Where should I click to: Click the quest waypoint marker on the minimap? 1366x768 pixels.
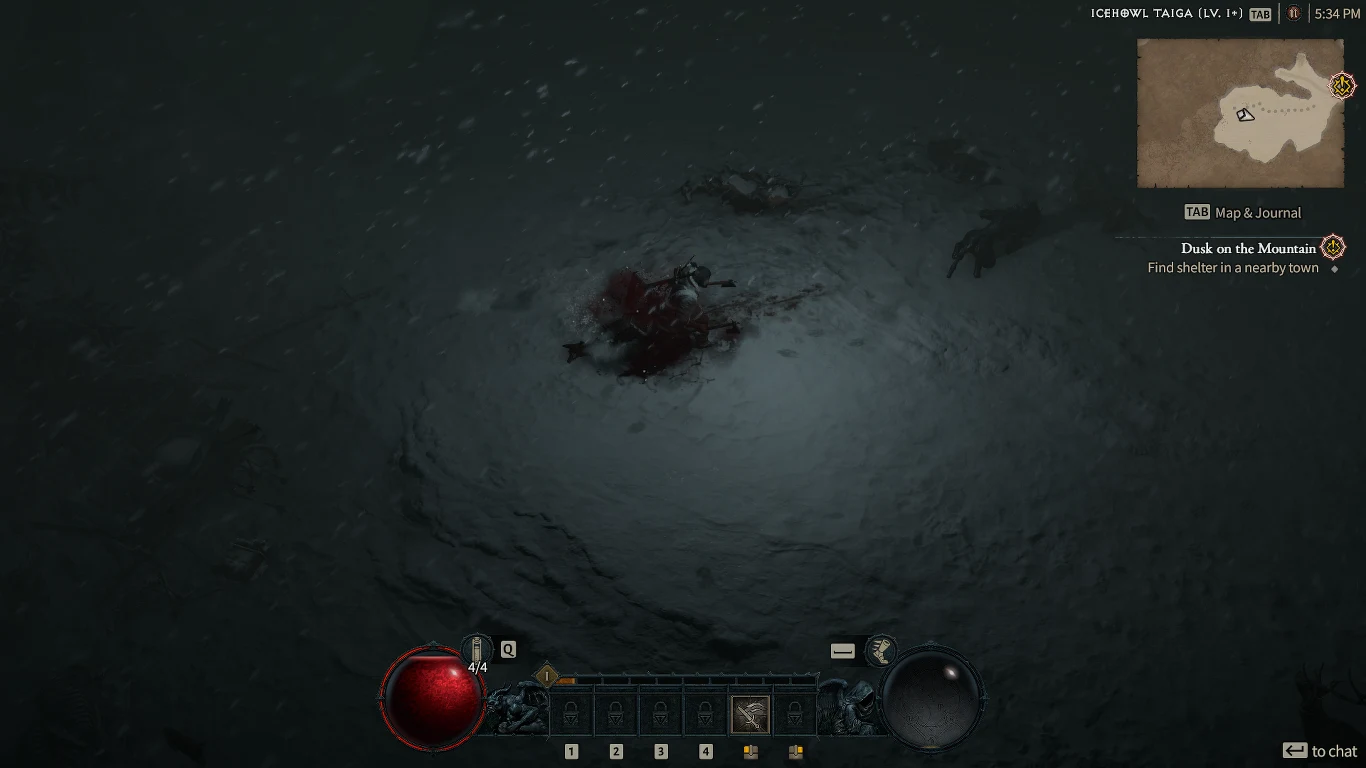(x=1341, y=86)
